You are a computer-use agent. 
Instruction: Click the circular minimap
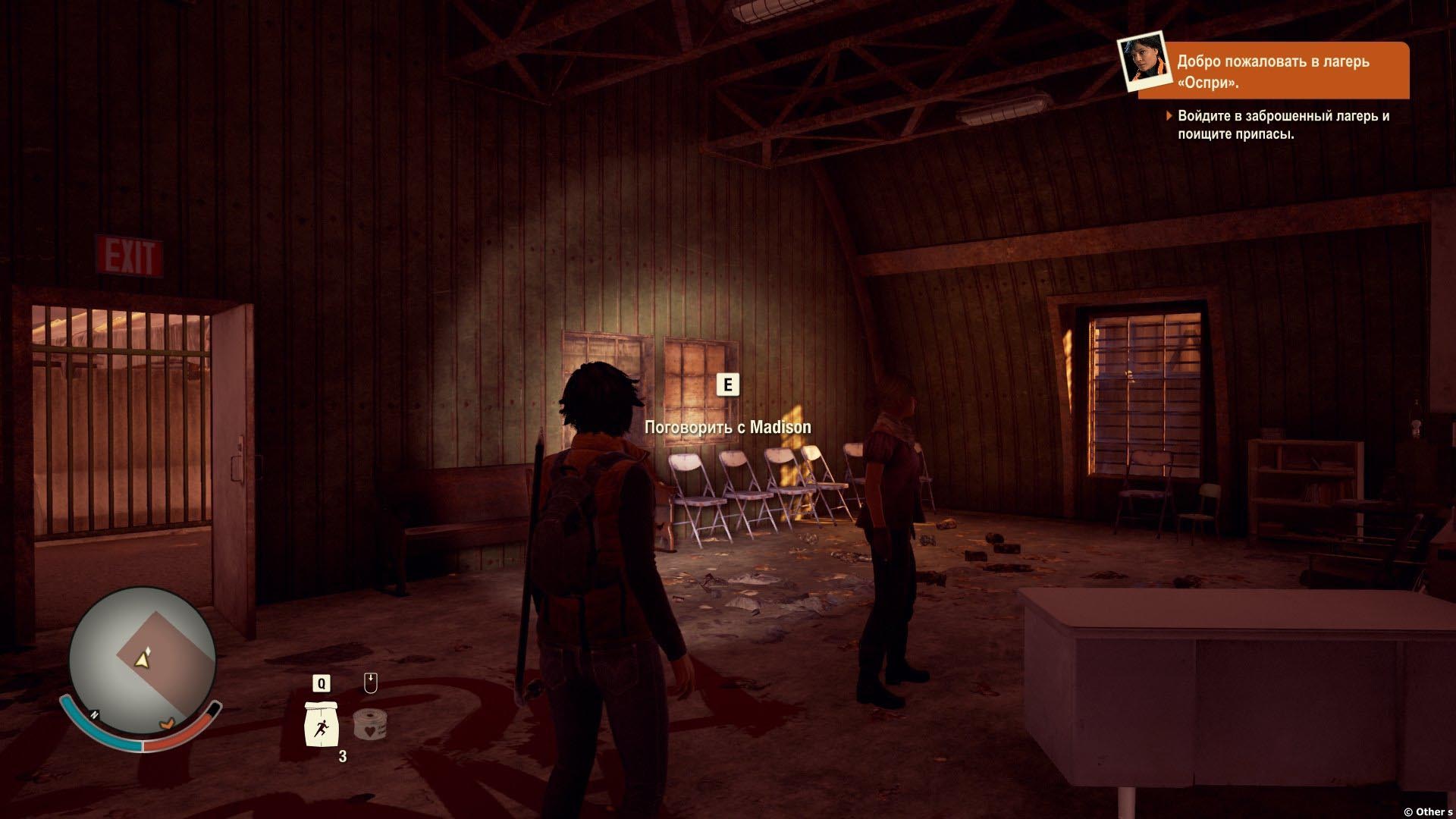[142, 659]
